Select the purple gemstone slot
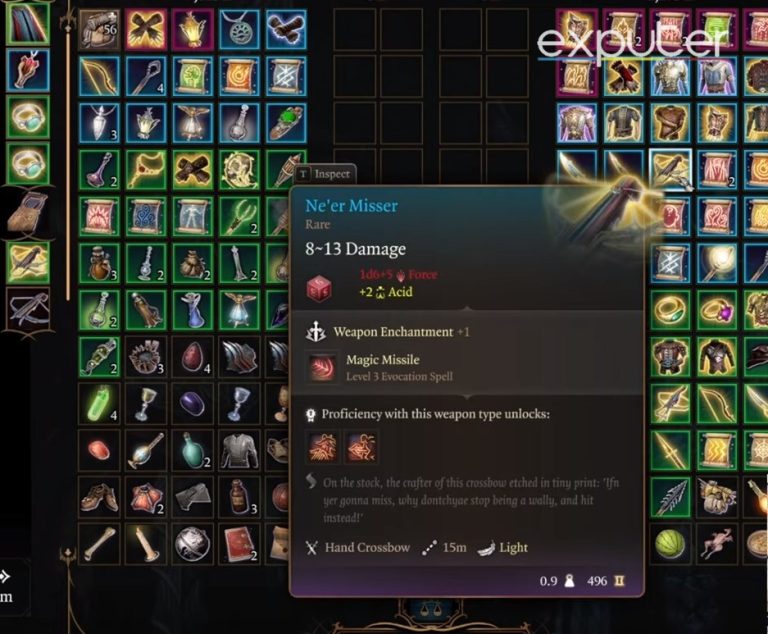The width and height of the screenshot is (768, 634). 192,403
